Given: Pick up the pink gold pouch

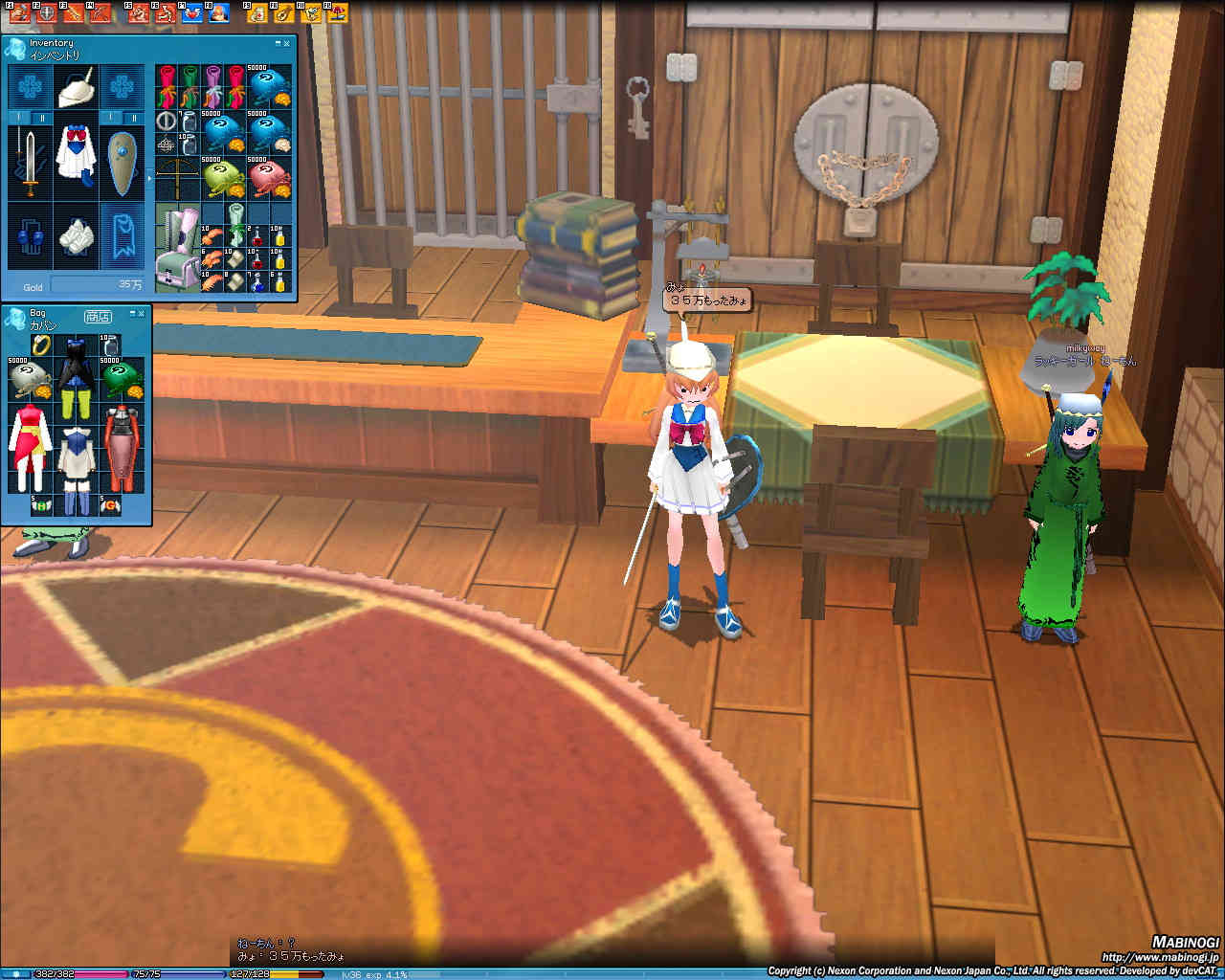Looking at the screenshot, I should click(x=270, y=179).
